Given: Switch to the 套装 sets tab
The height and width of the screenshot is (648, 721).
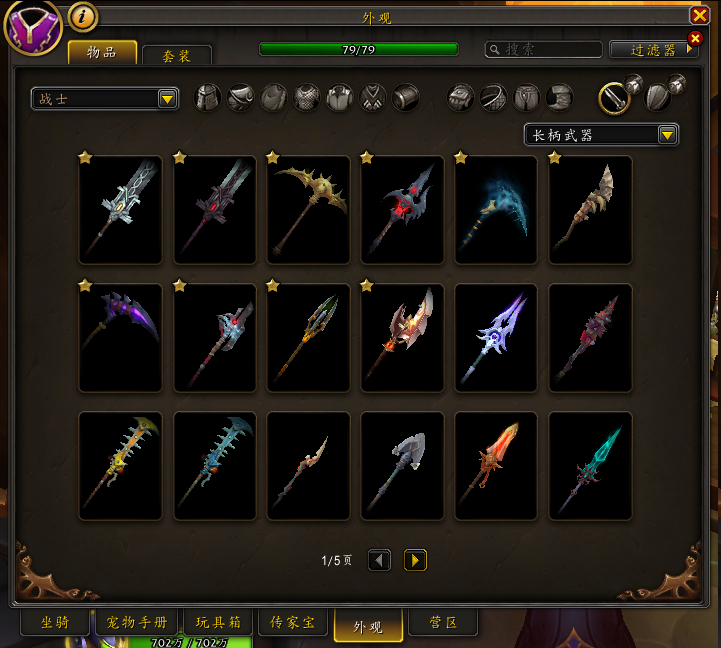Looking at the screenshot, I should coord(176,55).
